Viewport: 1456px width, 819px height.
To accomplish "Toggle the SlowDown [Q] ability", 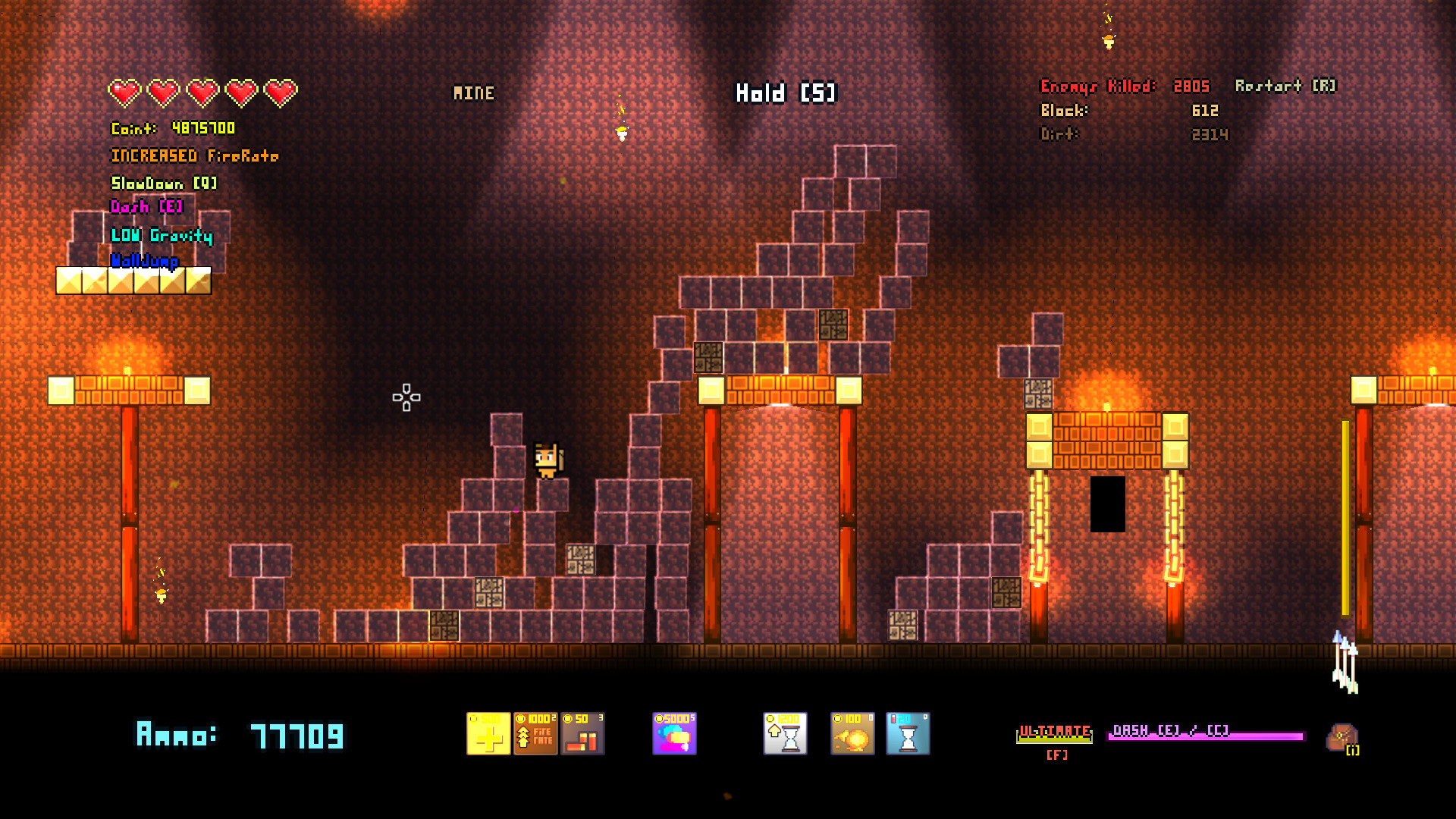I will pos(163,183).
